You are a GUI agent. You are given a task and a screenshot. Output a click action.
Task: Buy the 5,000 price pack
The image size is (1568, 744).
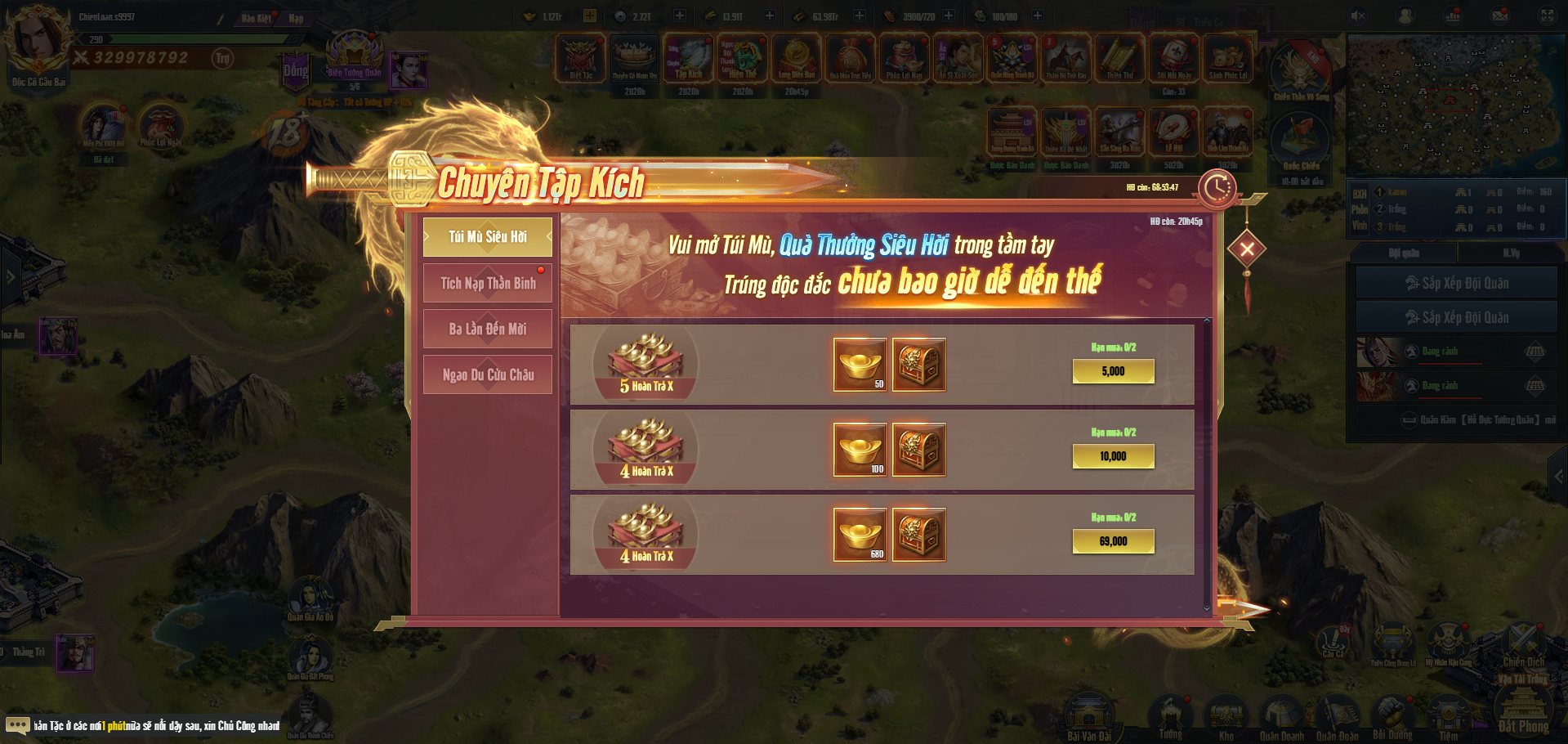(1113, 371)
